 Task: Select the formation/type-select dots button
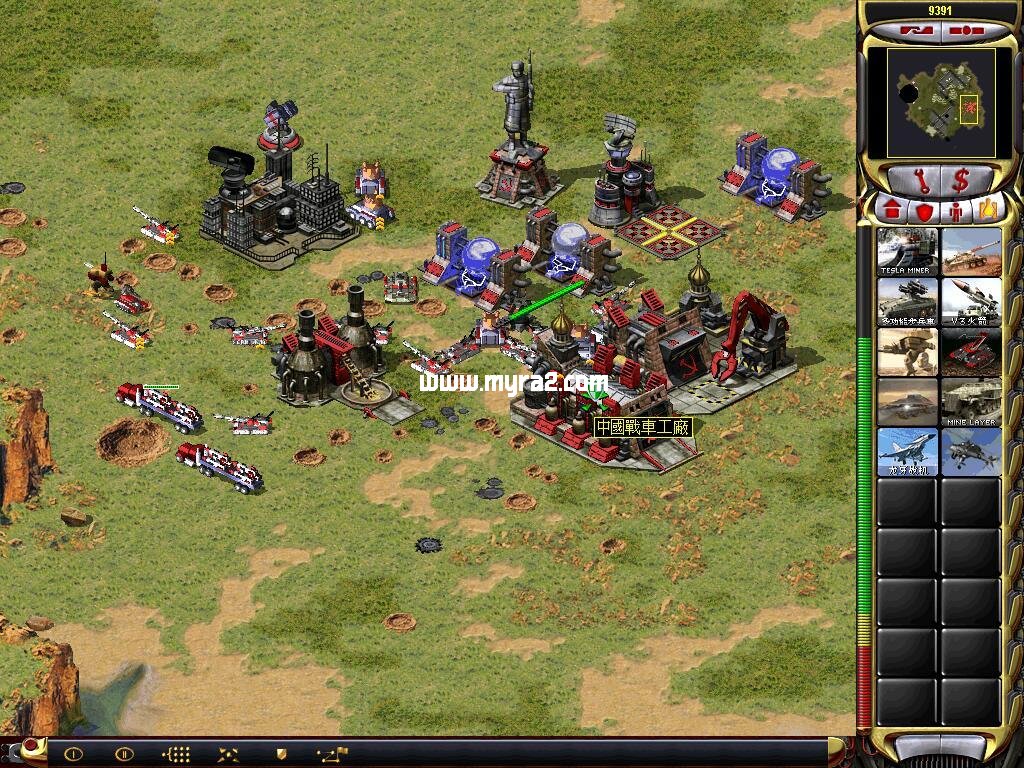(x=176, y=754)
